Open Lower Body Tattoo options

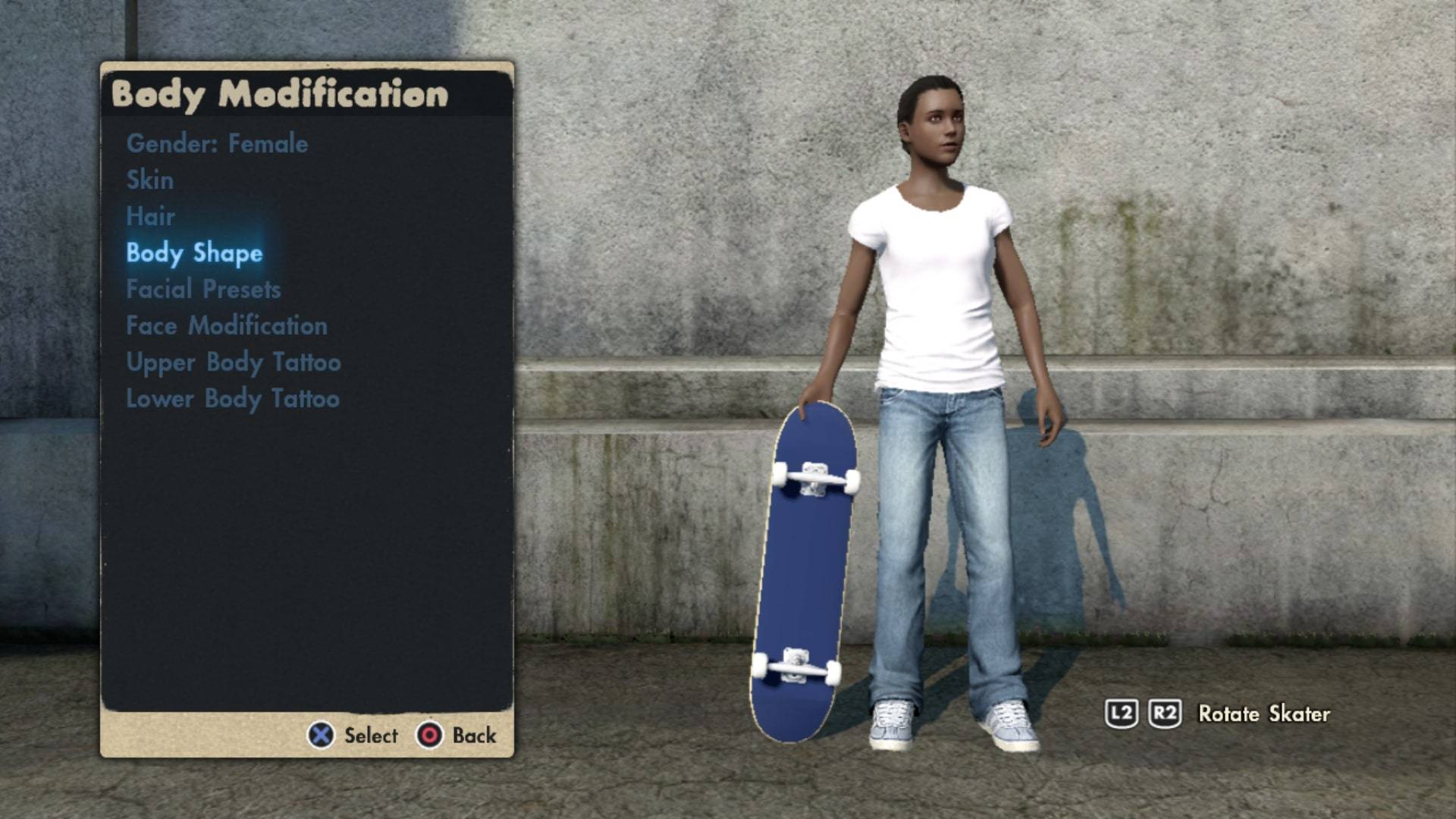pyautogui.click(x=233, y=398)
